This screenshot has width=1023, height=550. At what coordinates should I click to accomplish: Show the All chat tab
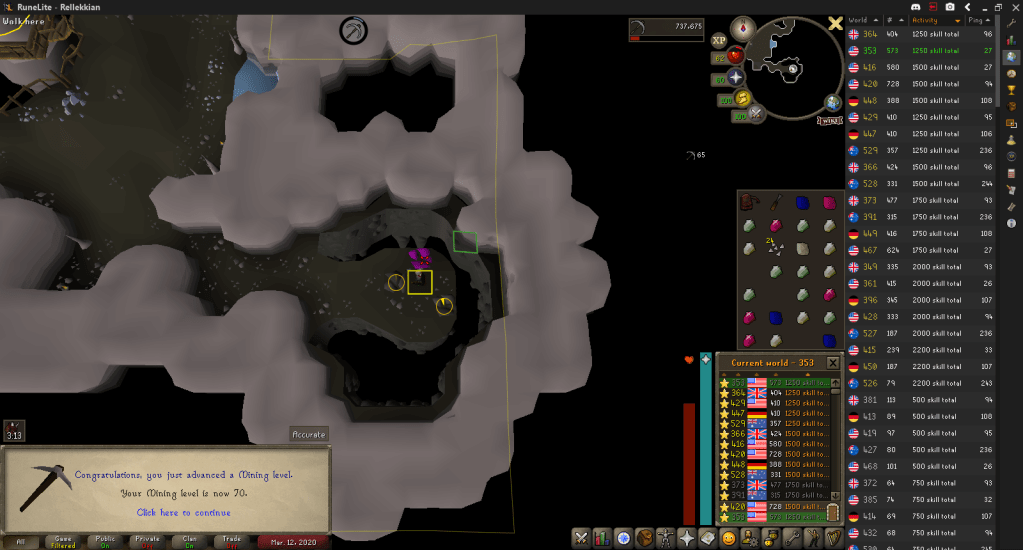point(20,541)
